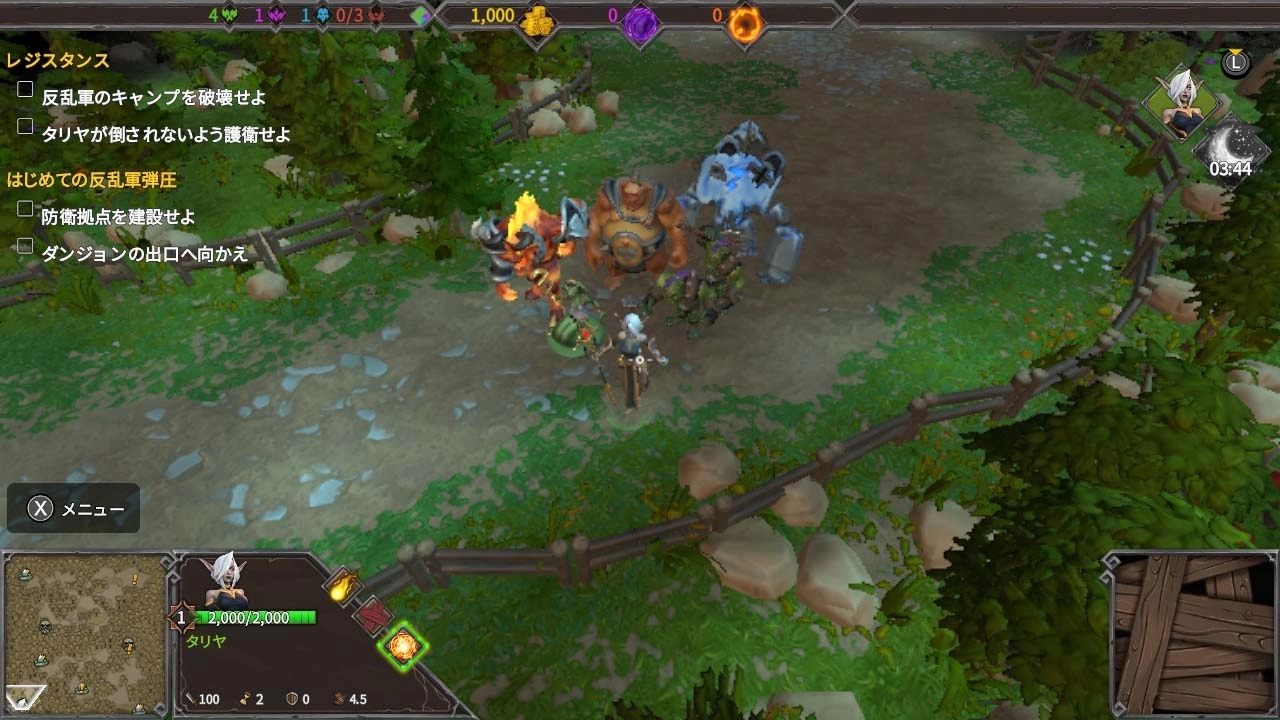
Task: Click the circular L button near top-right
Action: pos(1235,63)
